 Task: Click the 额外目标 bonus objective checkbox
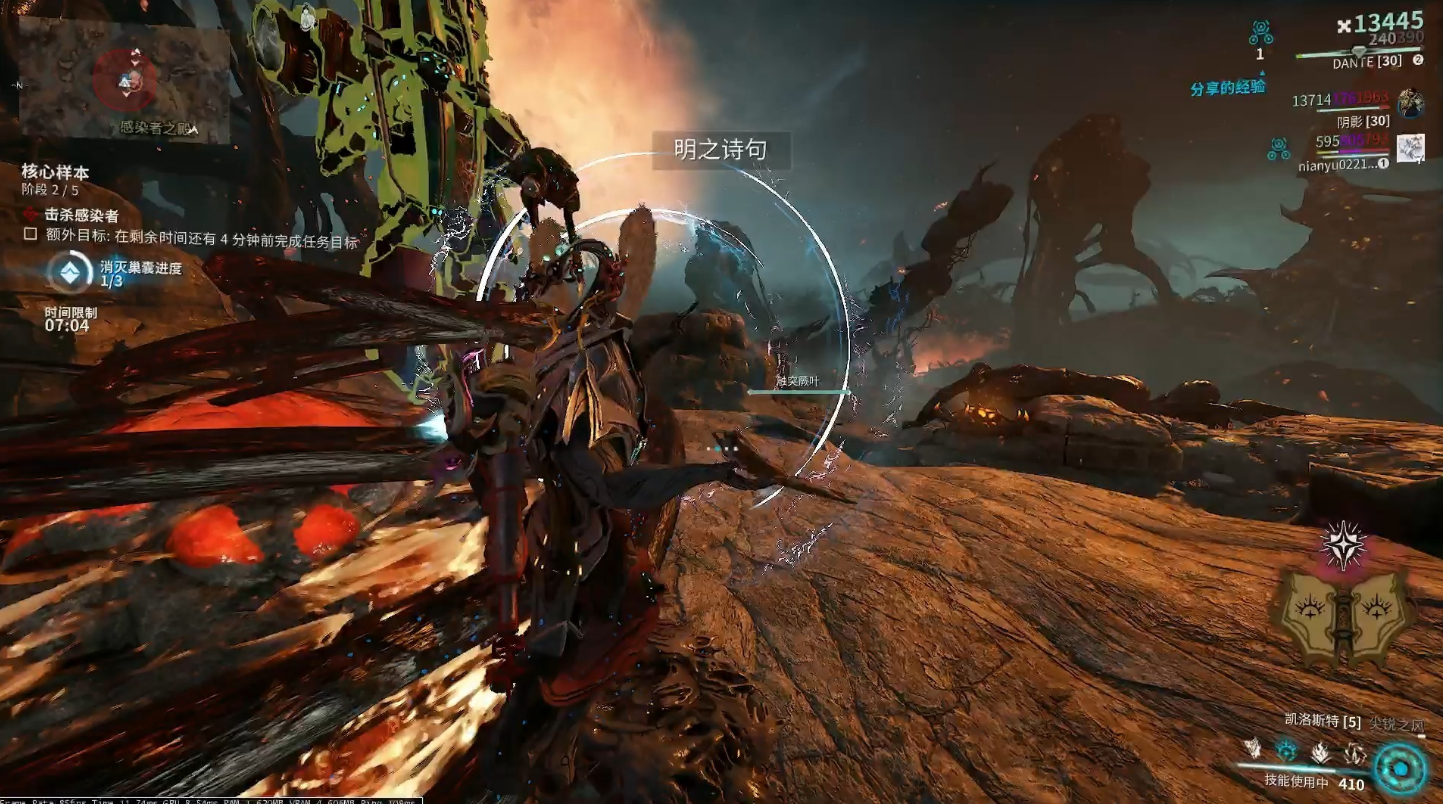click(31, 235)
